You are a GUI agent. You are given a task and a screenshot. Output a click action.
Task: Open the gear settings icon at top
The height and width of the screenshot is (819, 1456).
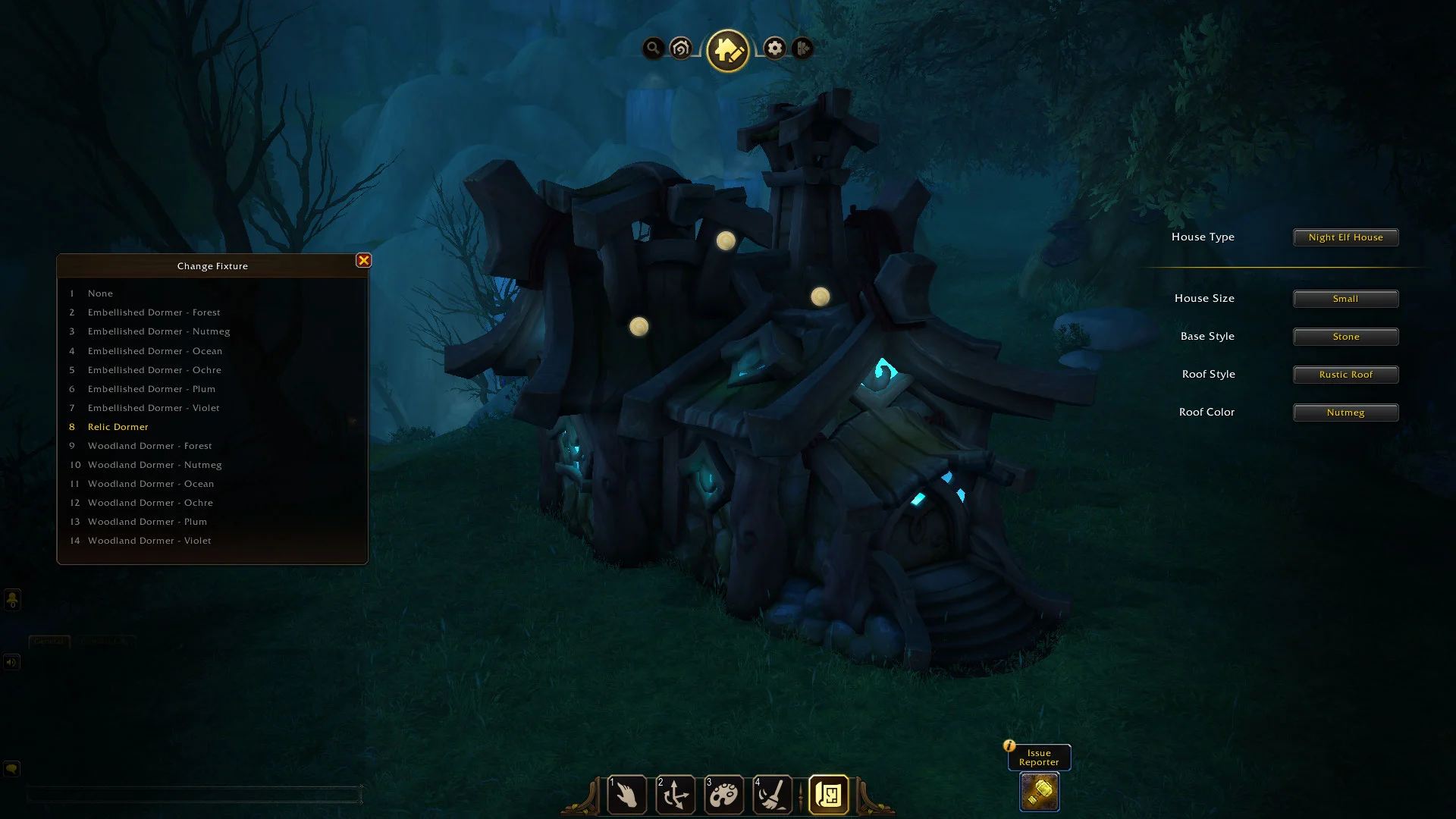tap(774, 49)
